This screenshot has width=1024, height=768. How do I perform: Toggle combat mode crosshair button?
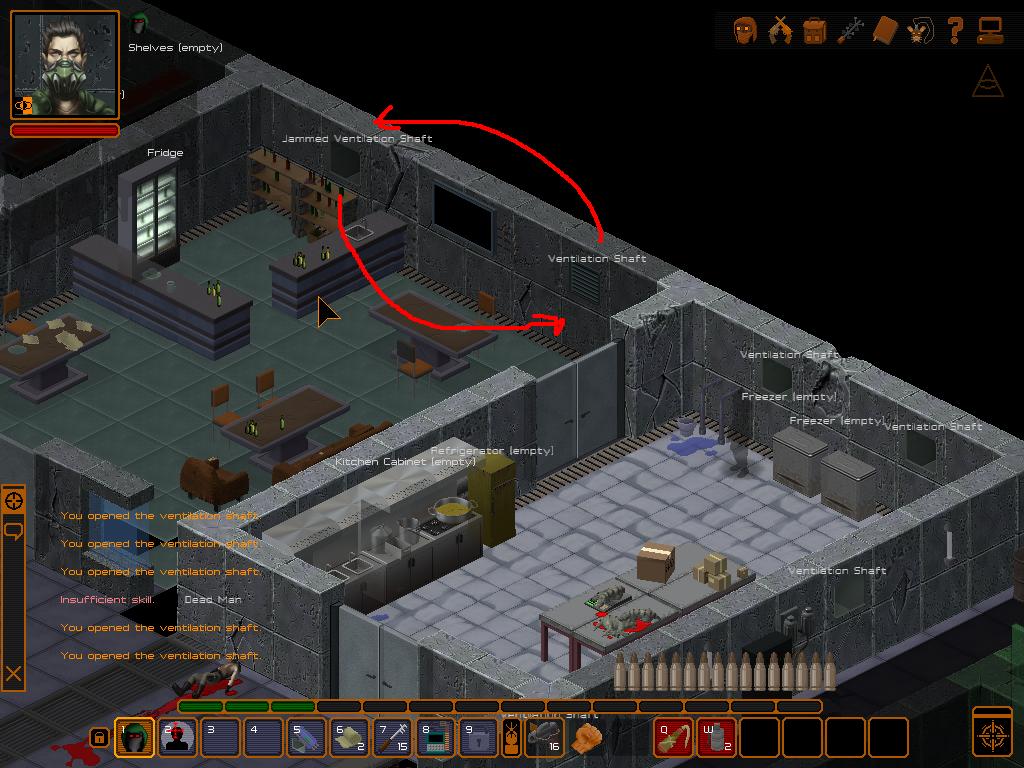[x=992, y=735]
